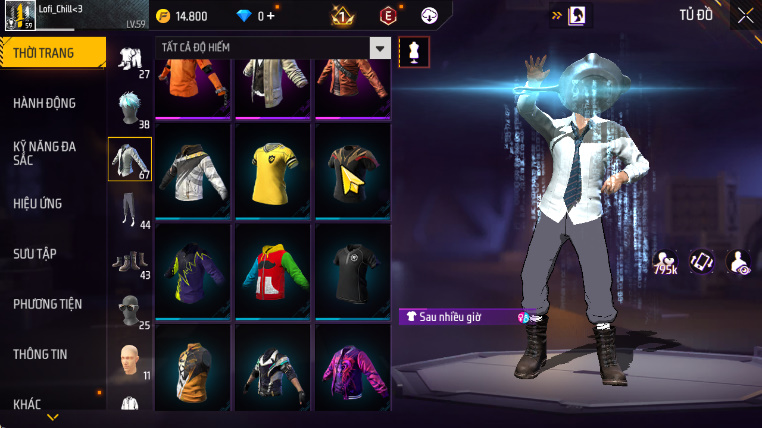Screen dimensions: 762x428
Task: Open the Thông Tin section
Action: [40, 354]
